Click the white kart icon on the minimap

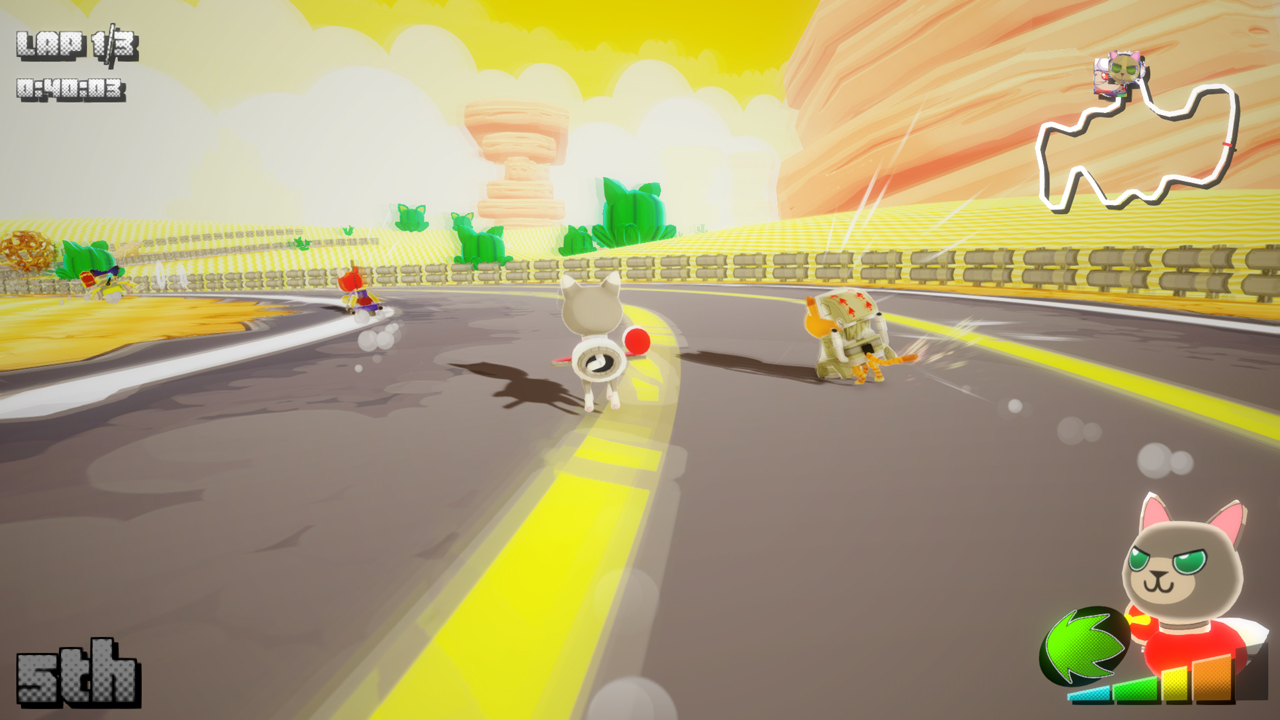pyautogui.click(x=1100, y=78)
